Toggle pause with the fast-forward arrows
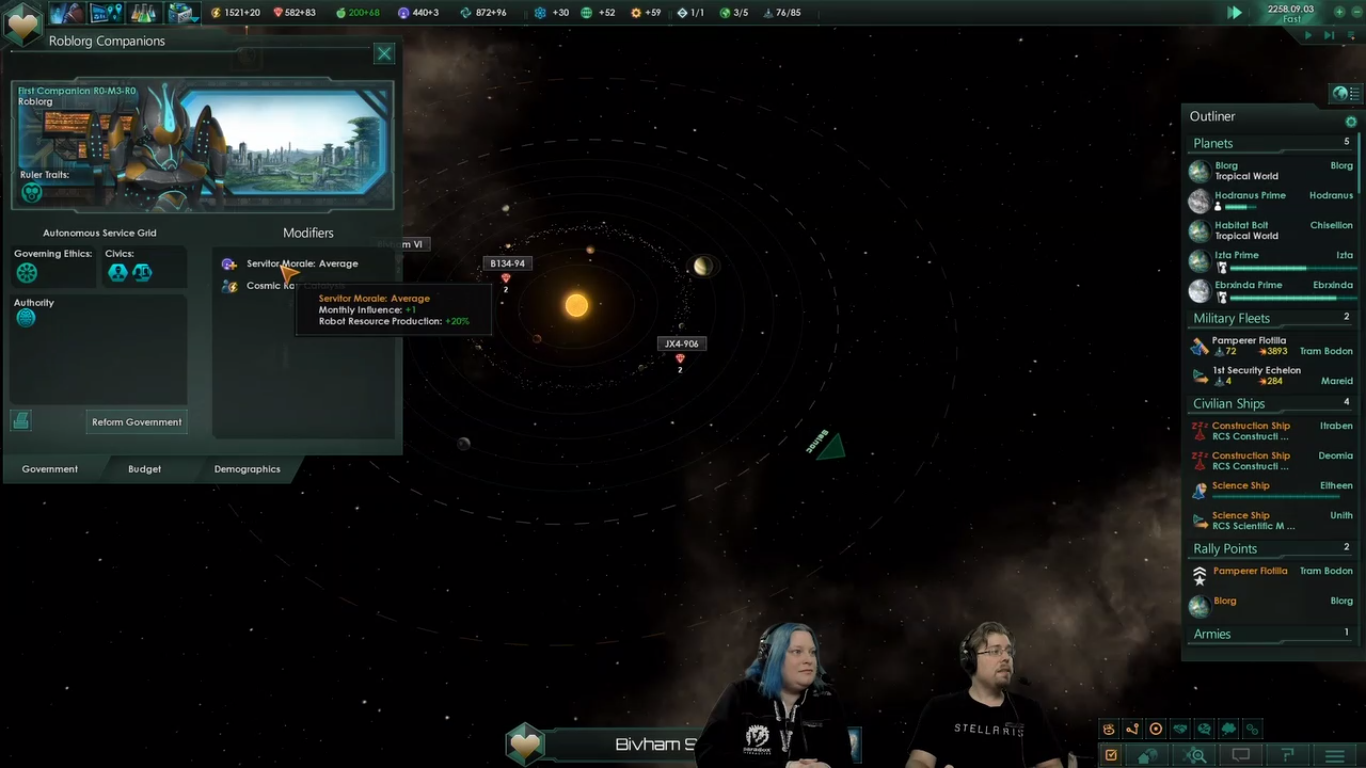This screenshot has height=768, width=1366. click(x=1235, y=13)
